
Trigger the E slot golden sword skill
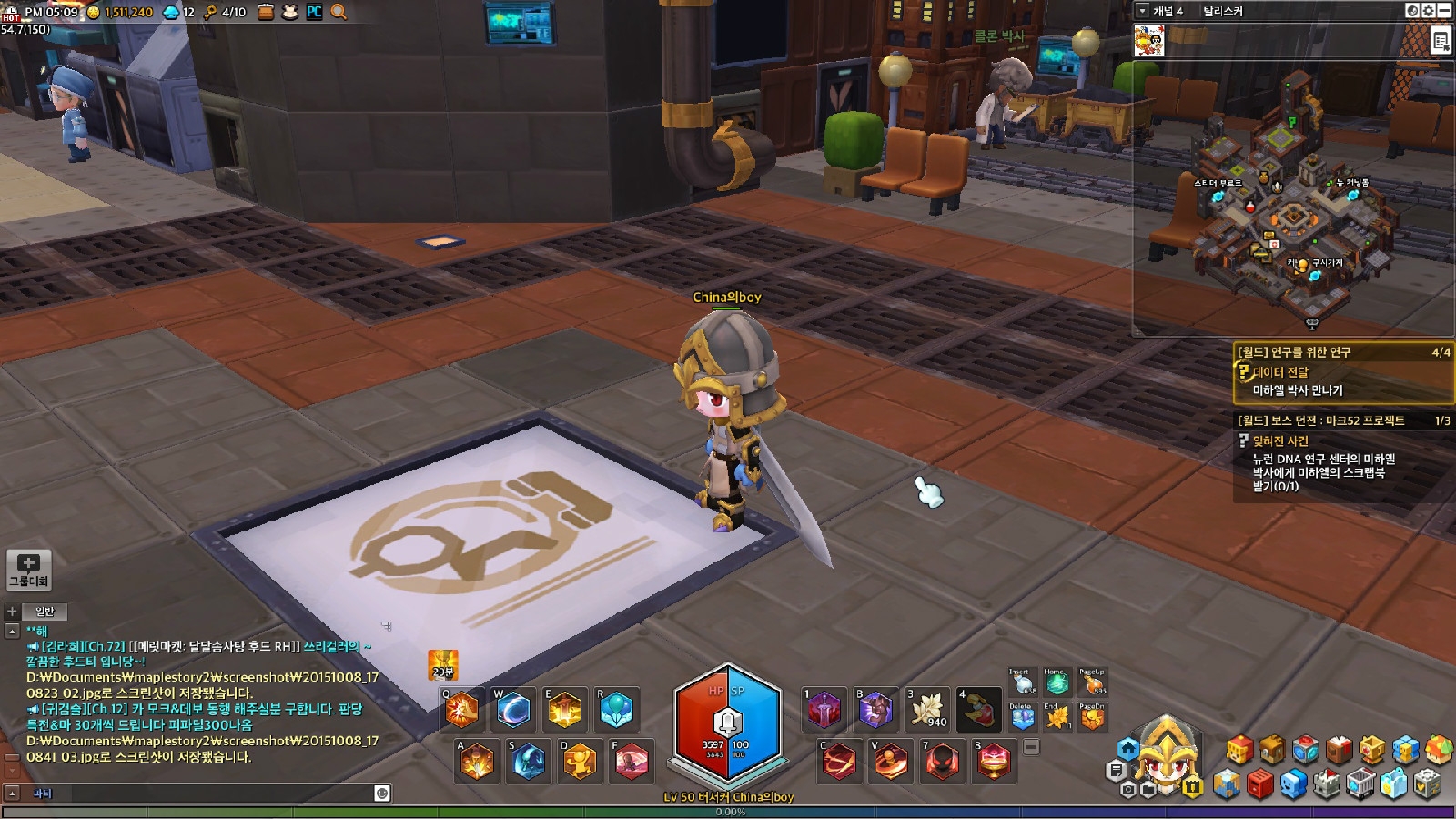(564, 710)
